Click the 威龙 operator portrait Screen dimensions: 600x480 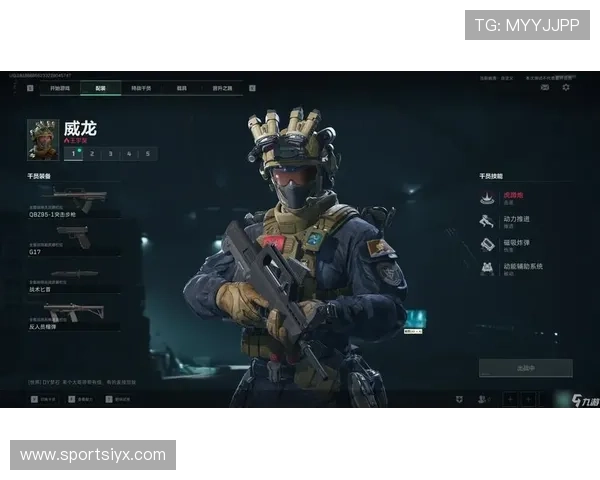point(43,140)
